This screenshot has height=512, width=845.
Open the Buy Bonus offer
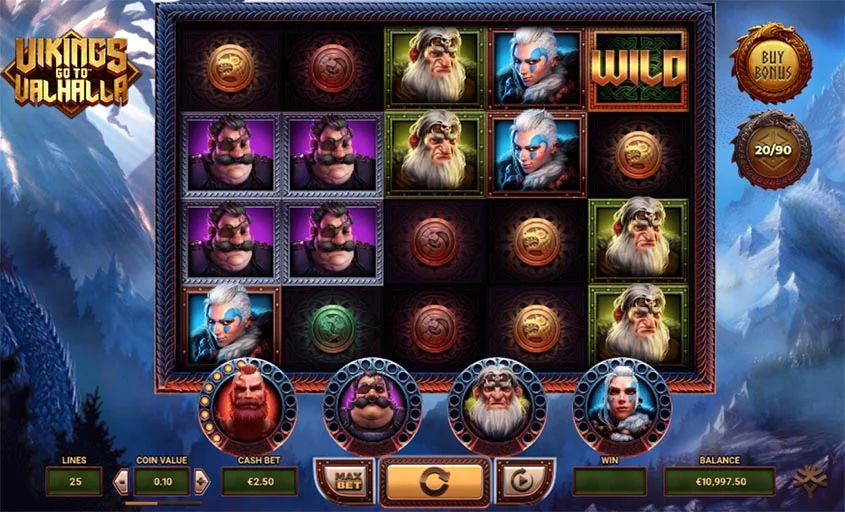770,63
